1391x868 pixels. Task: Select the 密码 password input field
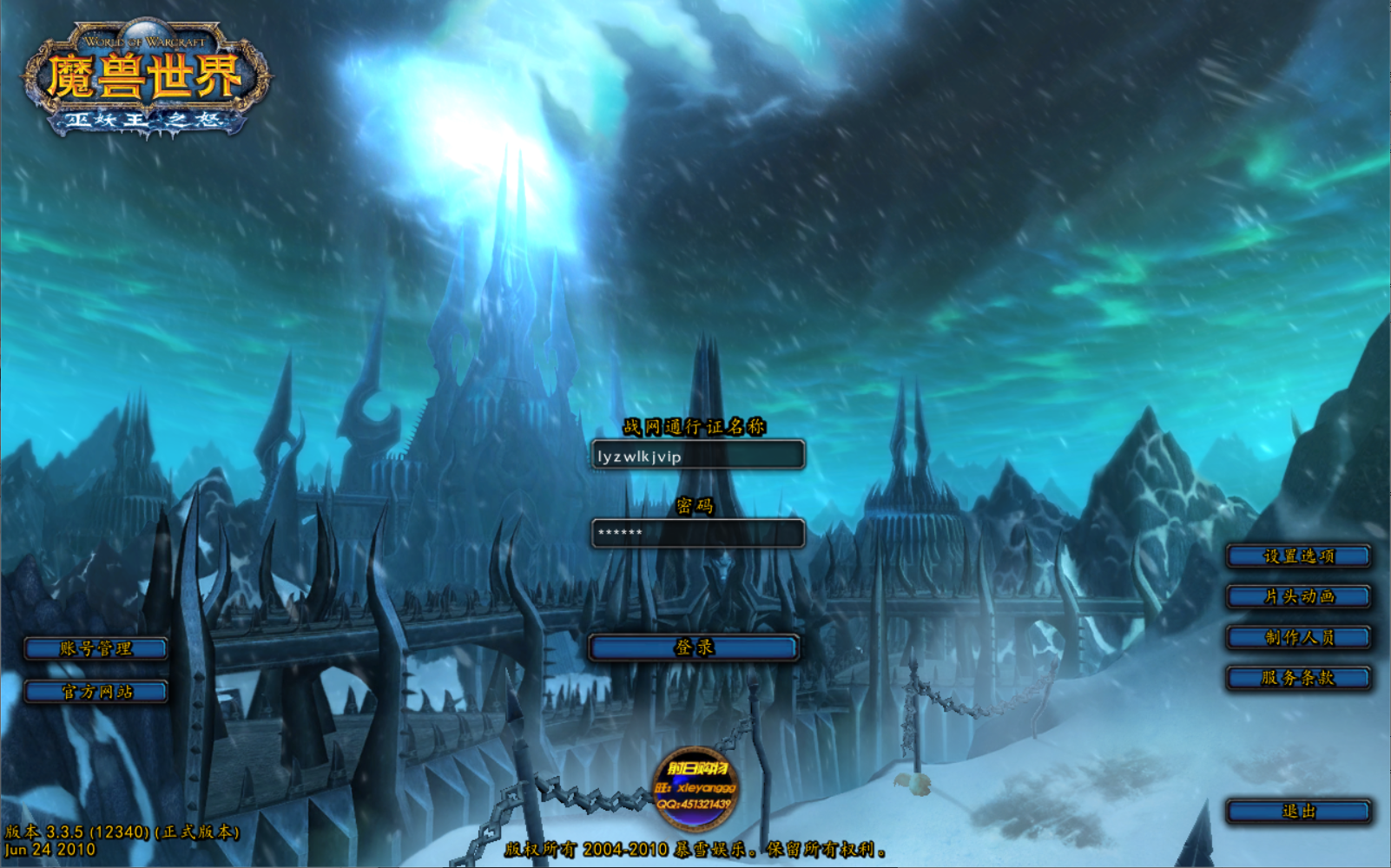click(x=697, y=533)
